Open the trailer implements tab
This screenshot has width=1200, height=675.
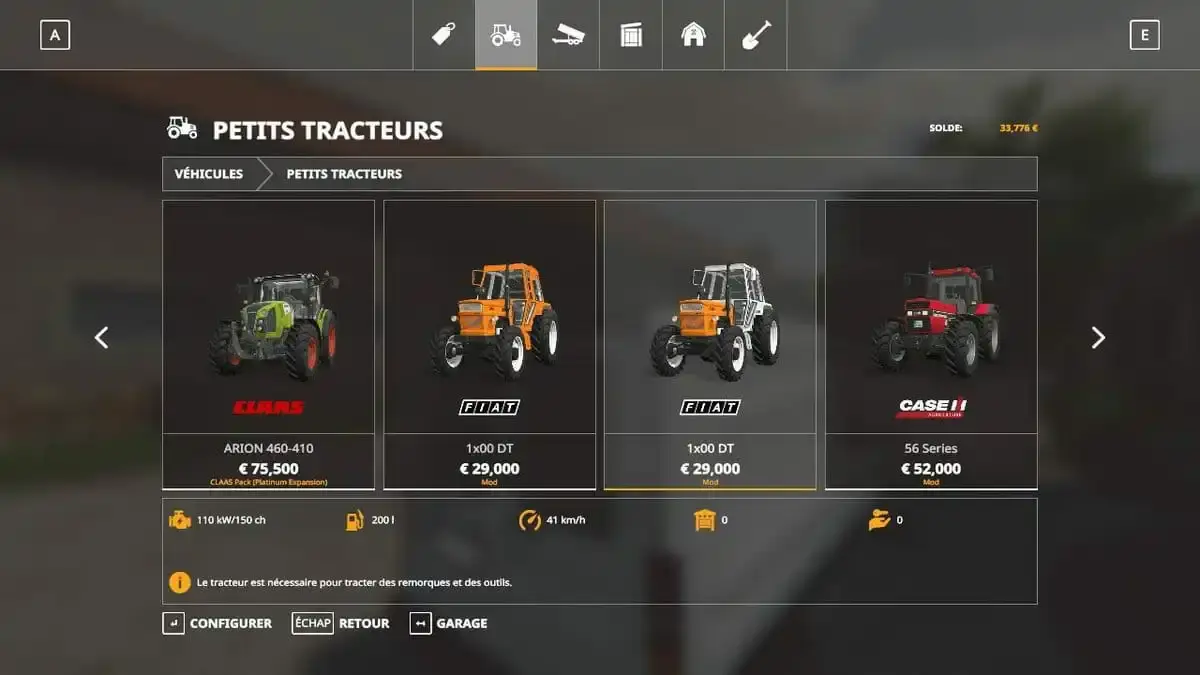(568, 35)
